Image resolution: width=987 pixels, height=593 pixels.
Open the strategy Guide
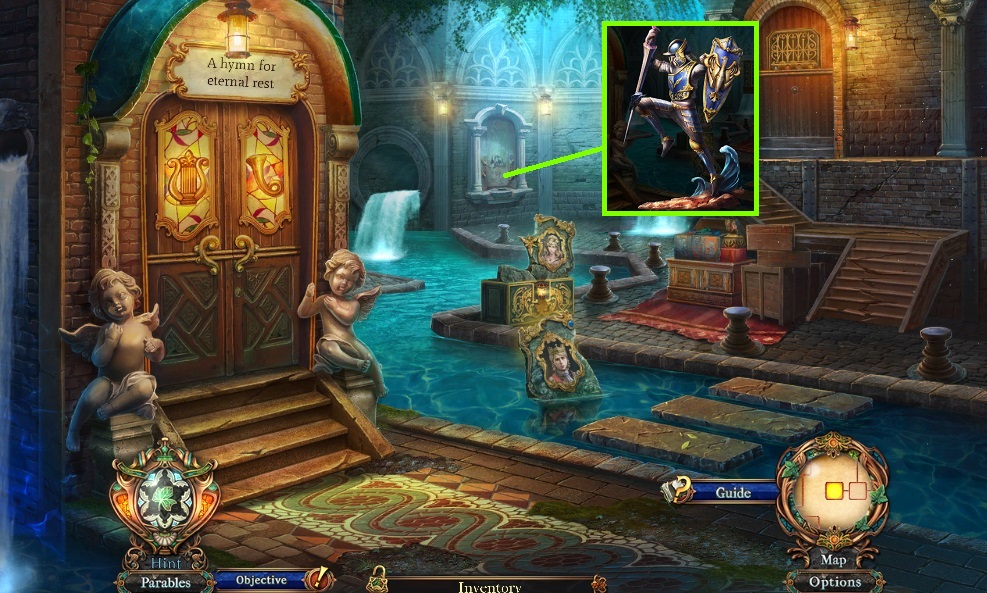coord(732,492)
